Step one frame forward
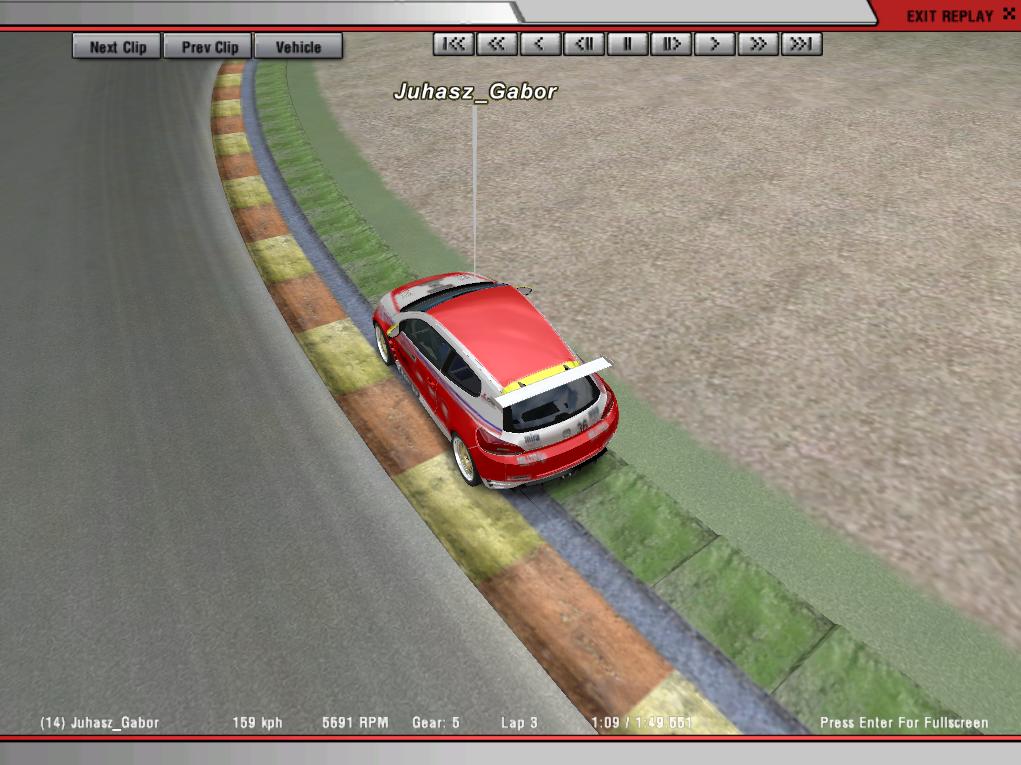This screenshot has height=765, width=1021. coord(671,44)
